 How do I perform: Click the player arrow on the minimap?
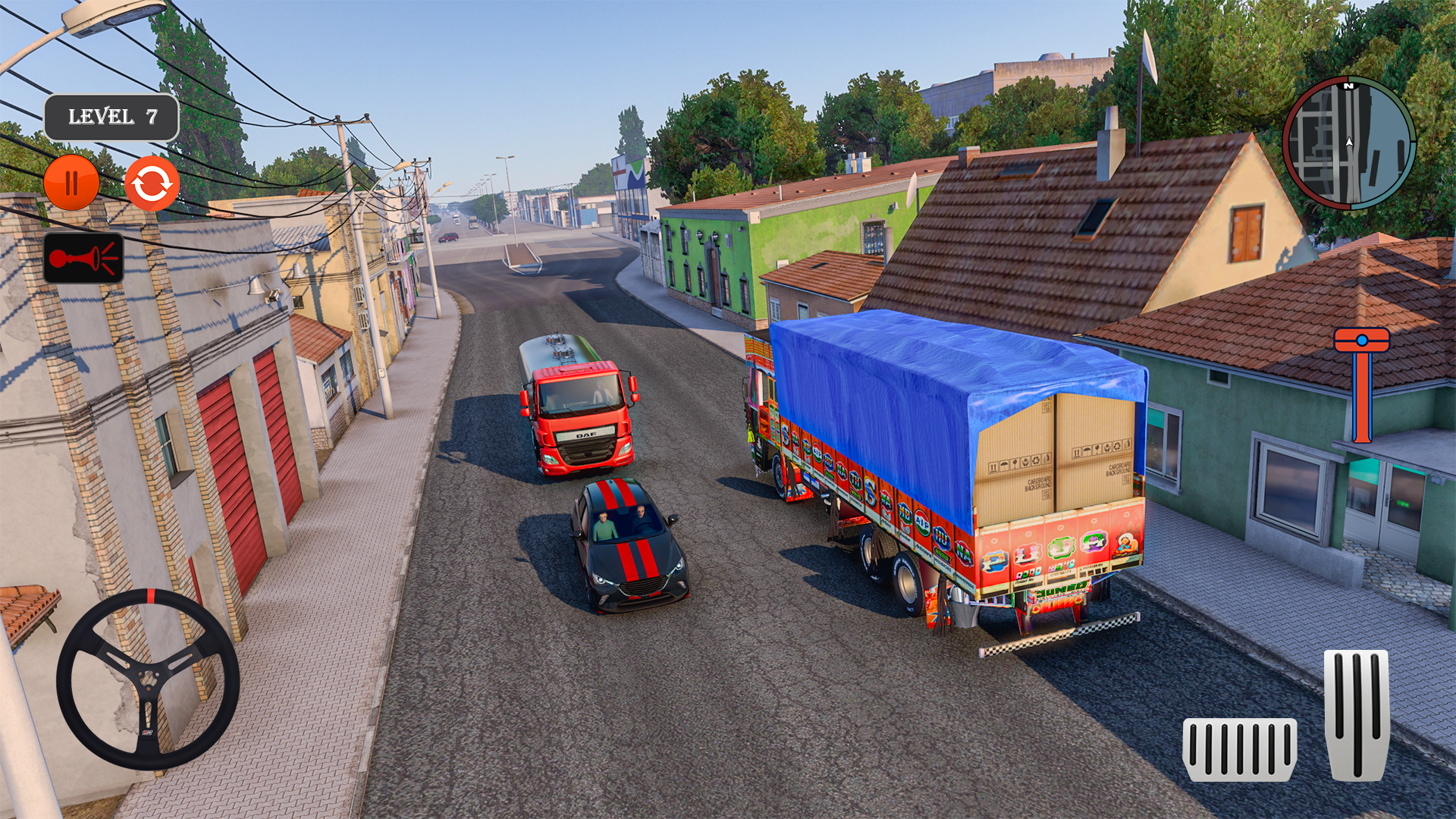1349,142
